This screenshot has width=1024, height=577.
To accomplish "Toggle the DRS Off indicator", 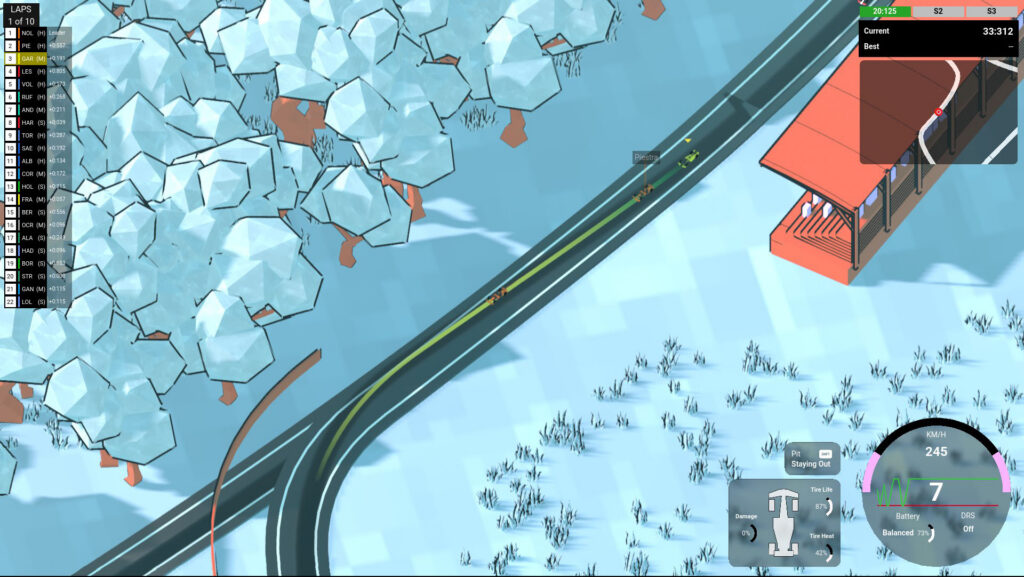I will (967, 528).
